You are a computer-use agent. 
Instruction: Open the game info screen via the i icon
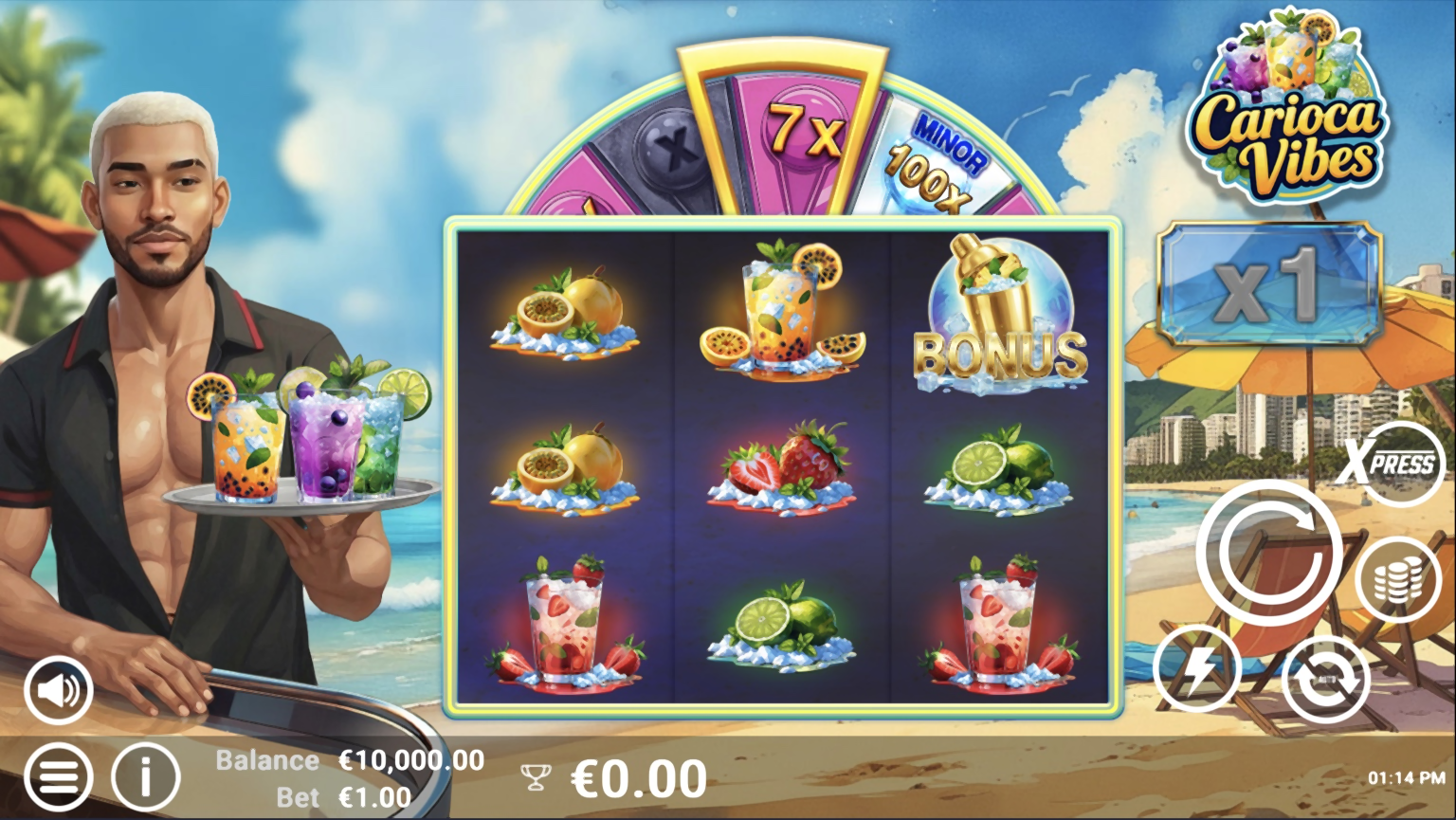143,777
